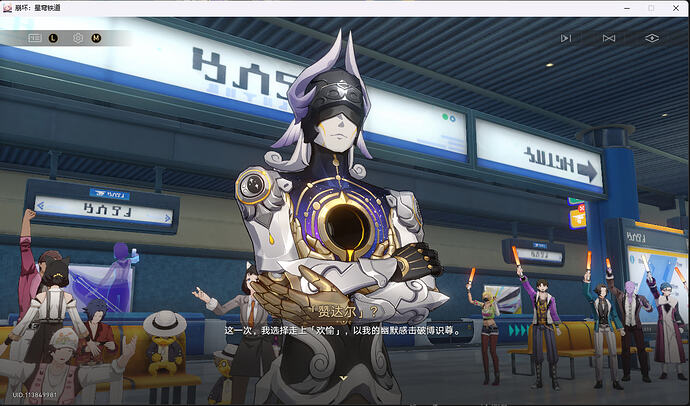Skip the cutscene with the bowtie icon

click(609, 38)
